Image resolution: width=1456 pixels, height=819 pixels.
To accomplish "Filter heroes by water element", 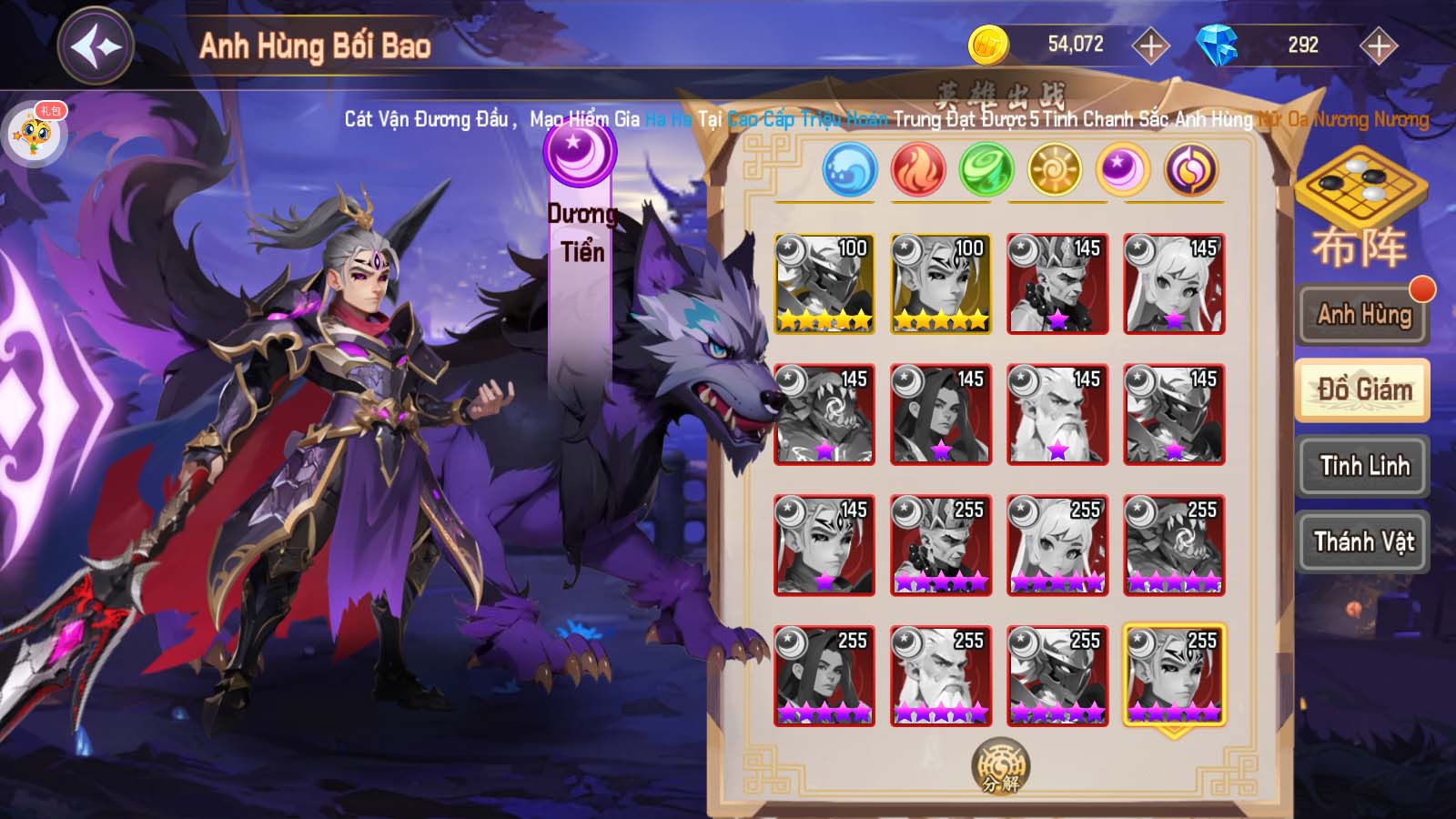I will [x=849, y=170].
